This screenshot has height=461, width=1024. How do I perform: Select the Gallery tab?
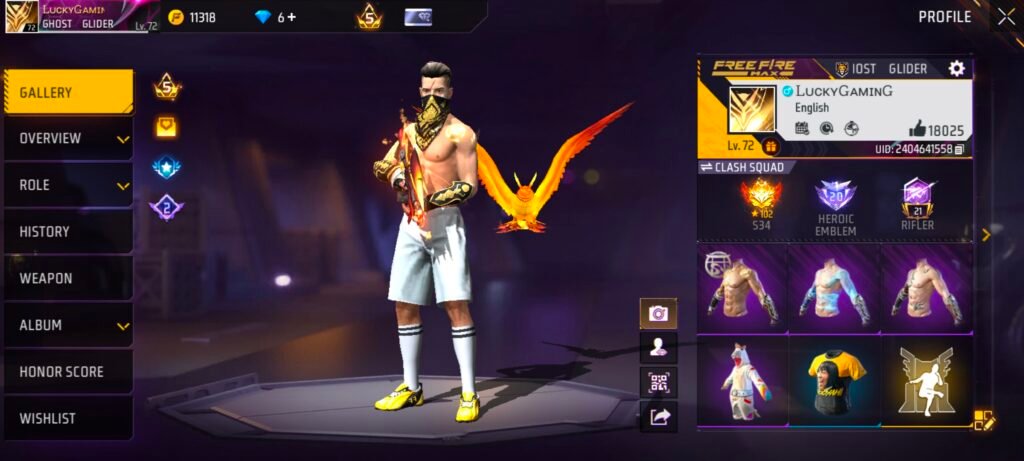click(68, 92)
